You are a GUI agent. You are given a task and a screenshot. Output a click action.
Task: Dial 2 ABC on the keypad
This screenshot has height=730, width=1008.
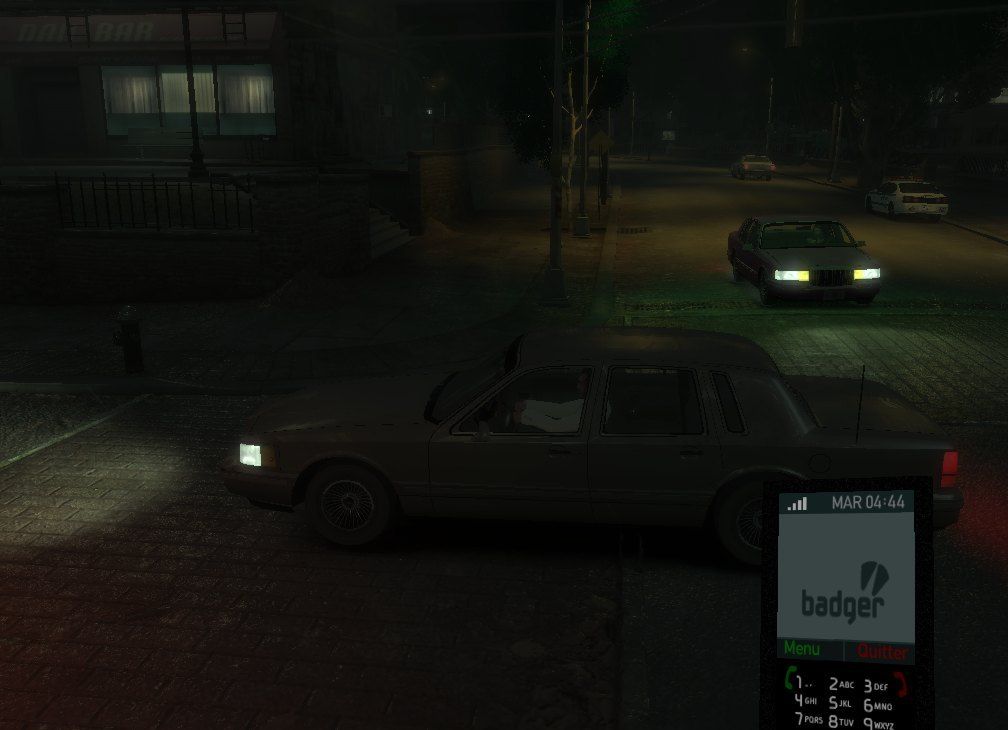[x=841, y=685]
